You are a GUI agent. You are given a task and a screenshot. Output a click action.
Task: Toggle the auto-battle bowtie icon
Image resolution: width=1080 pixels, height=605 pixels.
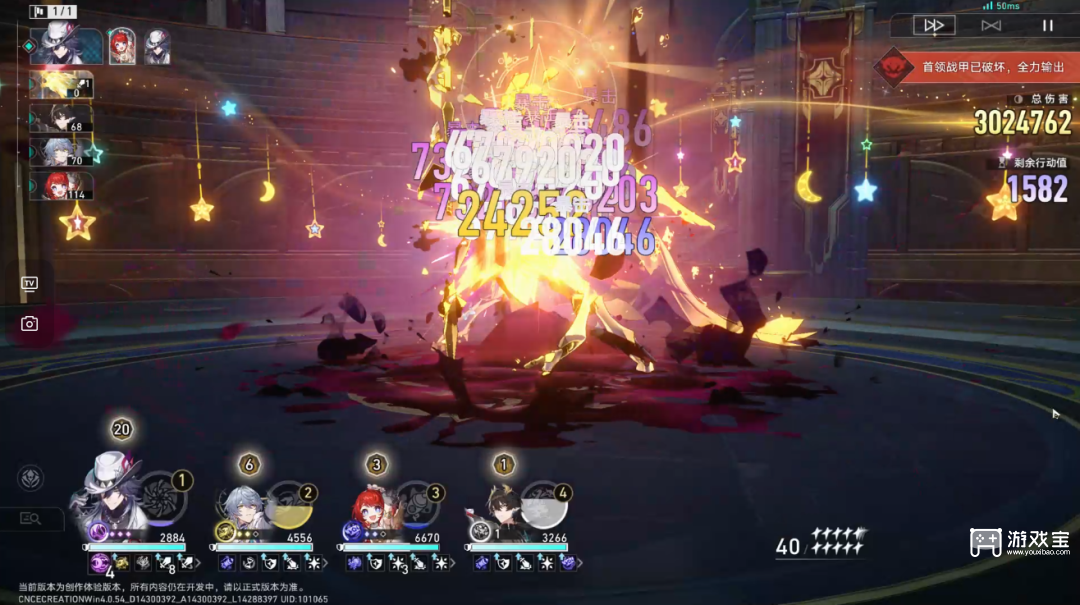point(991,25)
